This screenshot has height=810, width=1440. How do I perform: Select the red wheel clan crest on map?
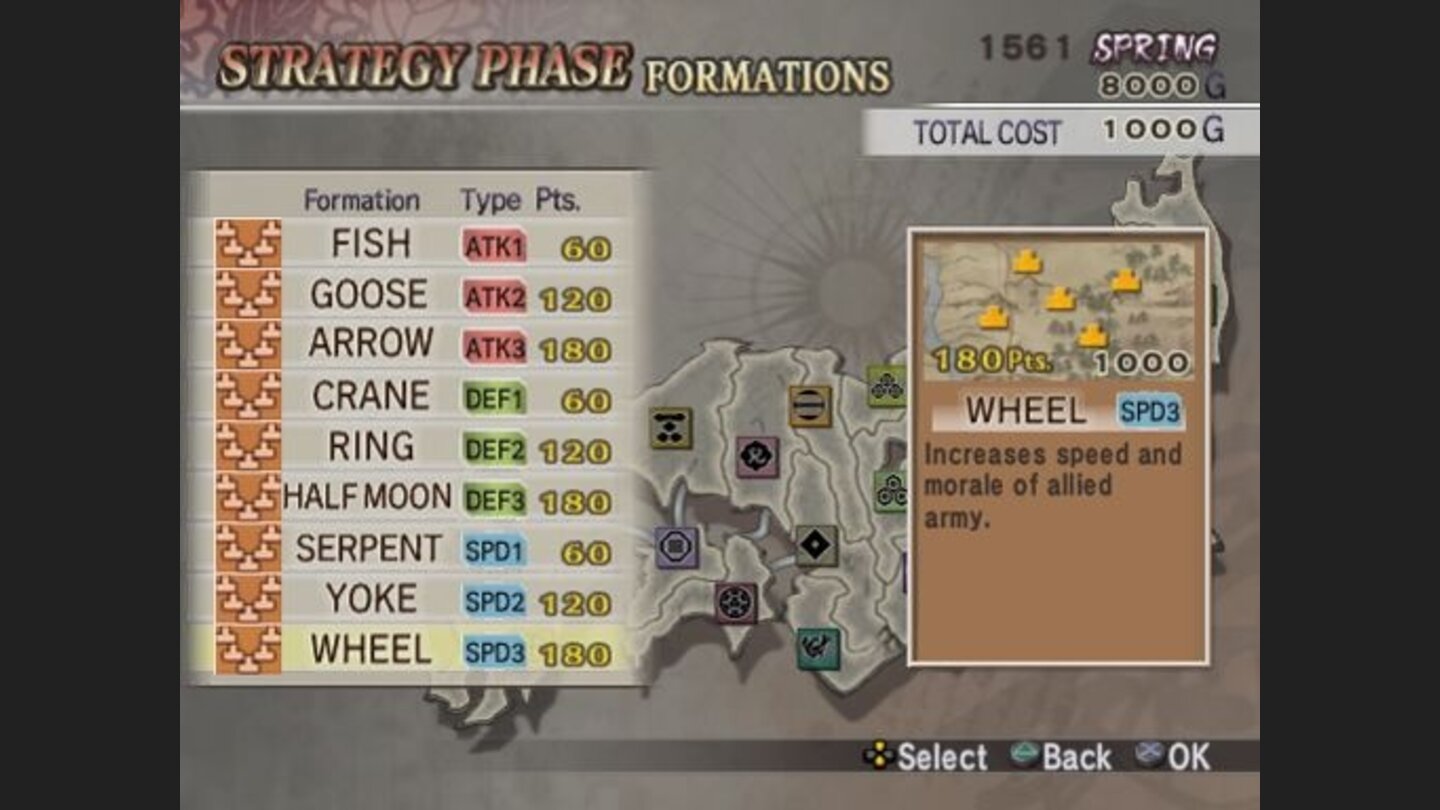click(x=735, y=602)
